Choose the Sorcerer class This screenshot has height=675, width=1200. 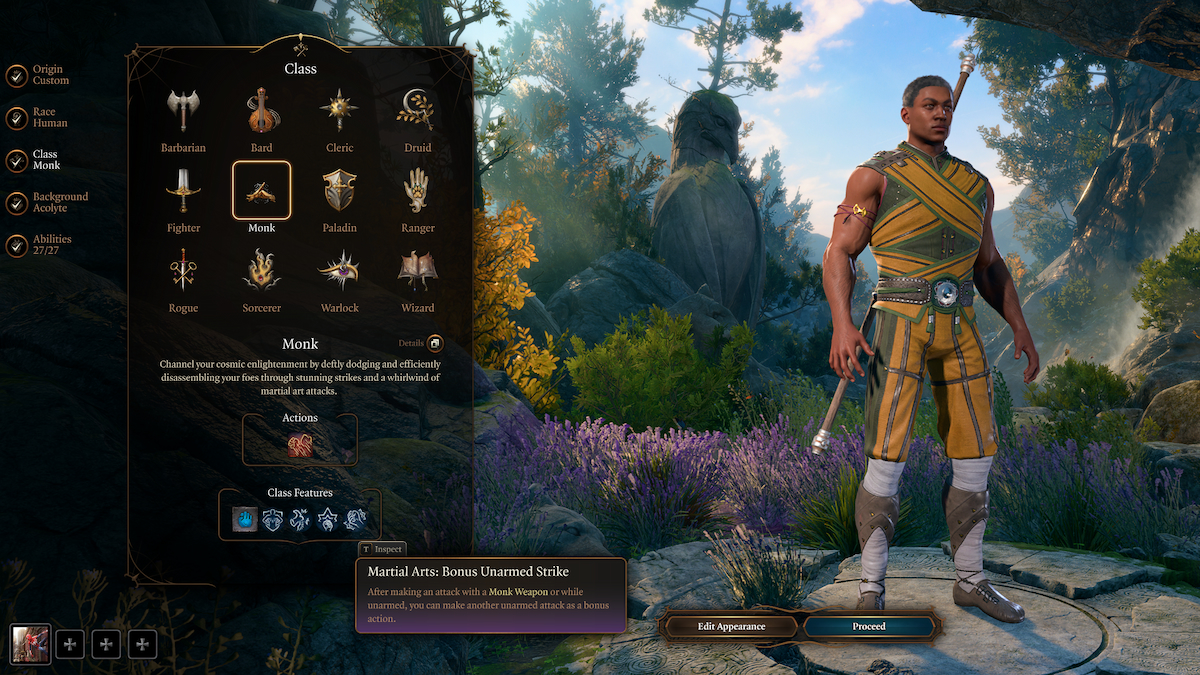tap(261, 270)
